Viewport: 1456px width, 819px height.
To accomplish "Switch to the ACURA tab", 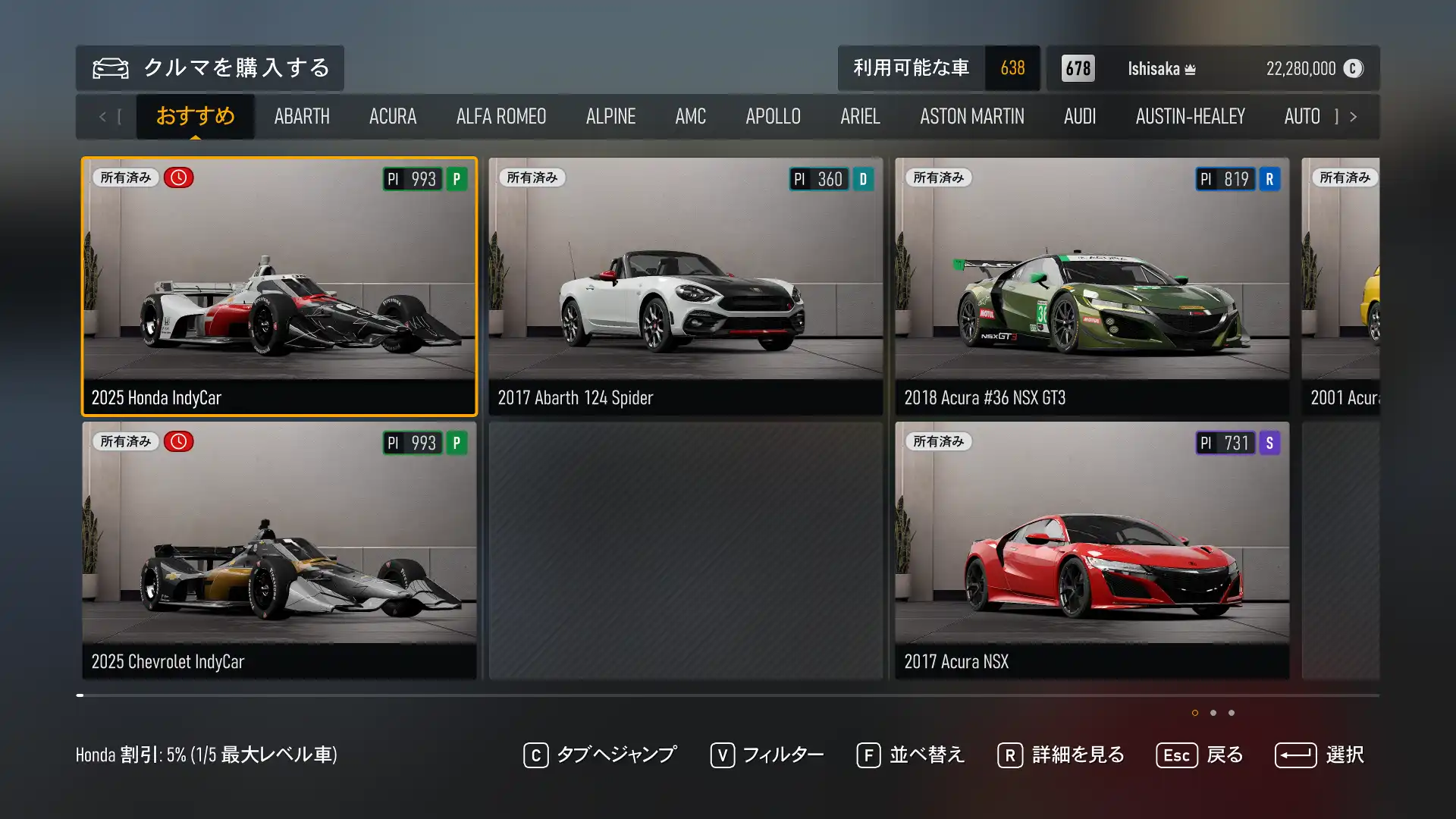I will pyautogui.click(x=393, y=116).
